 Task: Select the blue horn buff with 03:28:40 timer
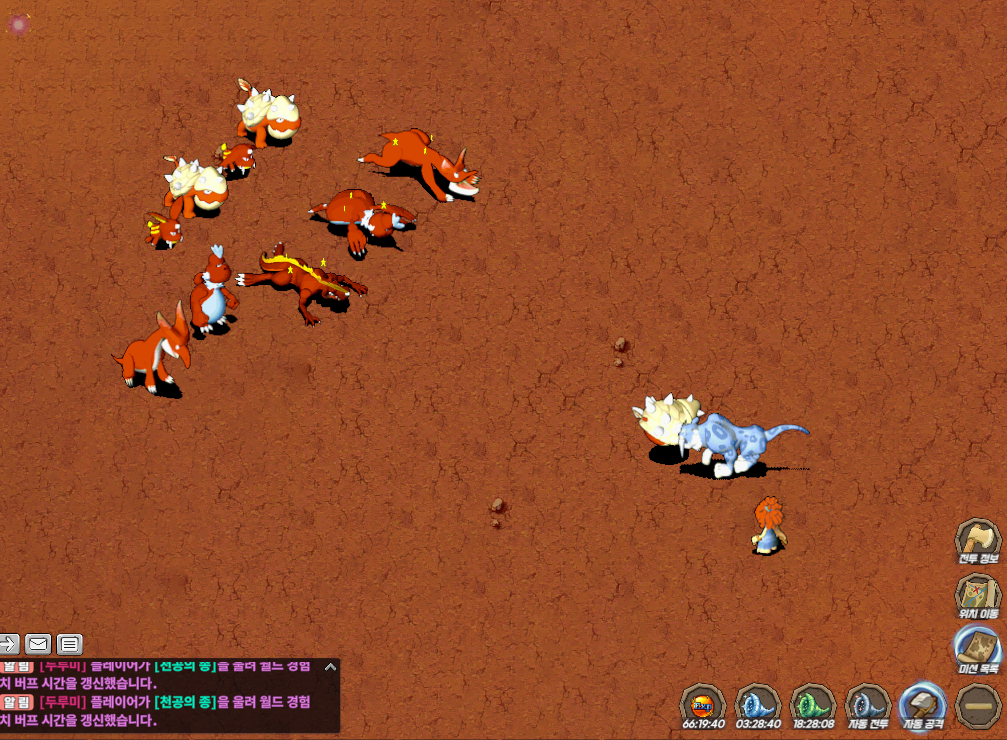pos(758,704)
